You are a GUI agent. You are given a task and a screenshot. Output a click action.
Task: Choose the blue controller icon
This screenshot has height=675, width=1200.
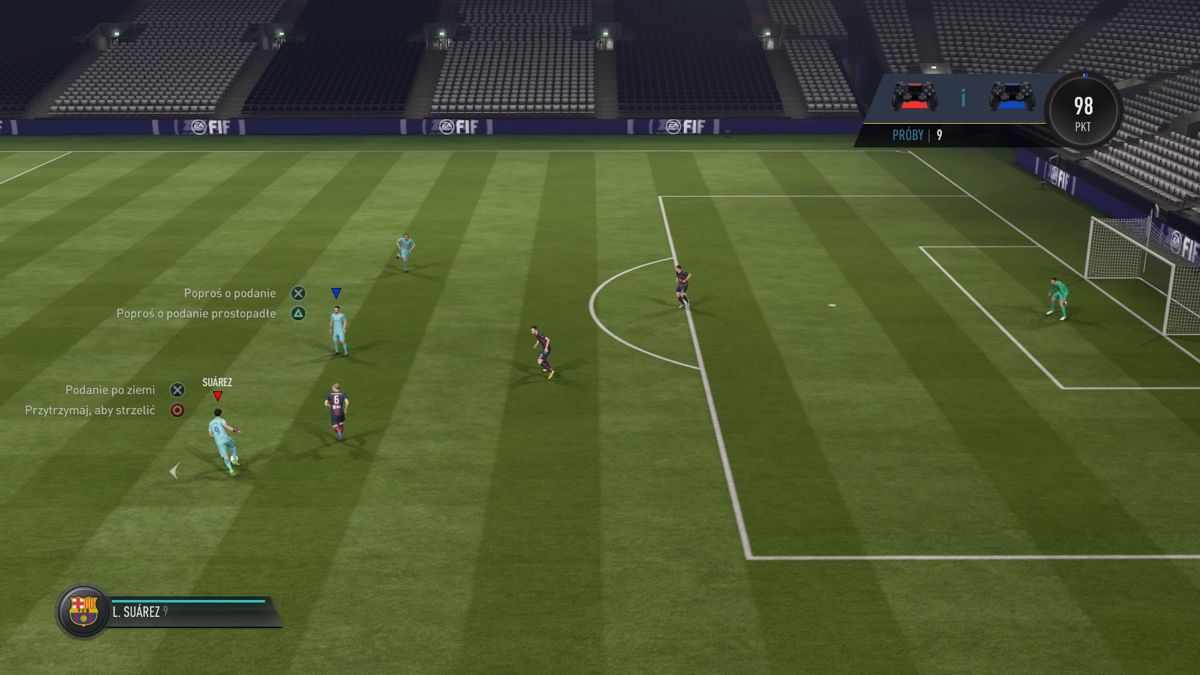point(1011,96)
